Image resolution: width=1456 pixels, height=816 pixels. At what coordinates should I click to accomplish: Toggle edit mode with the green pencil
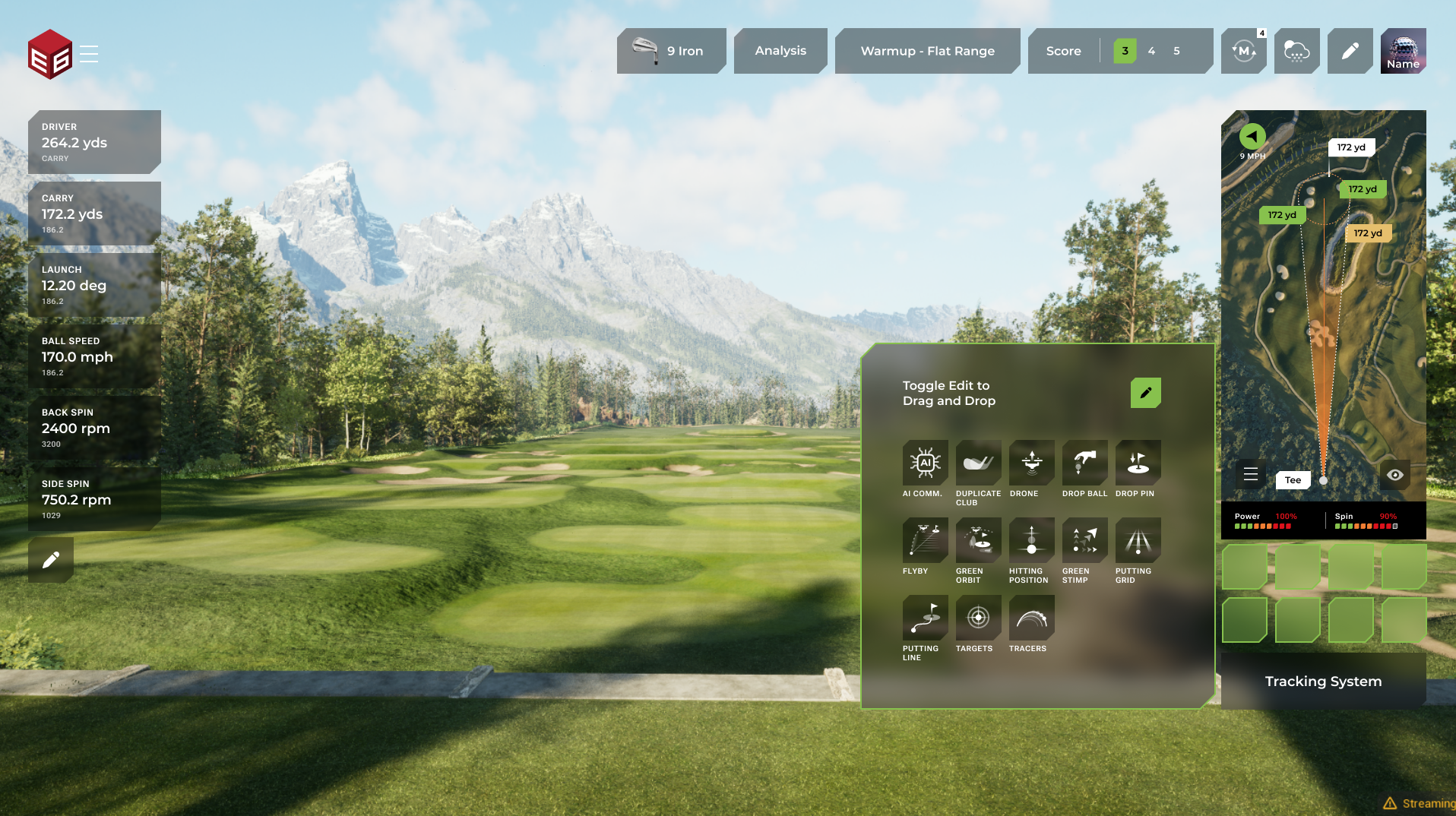(1145, 393)
